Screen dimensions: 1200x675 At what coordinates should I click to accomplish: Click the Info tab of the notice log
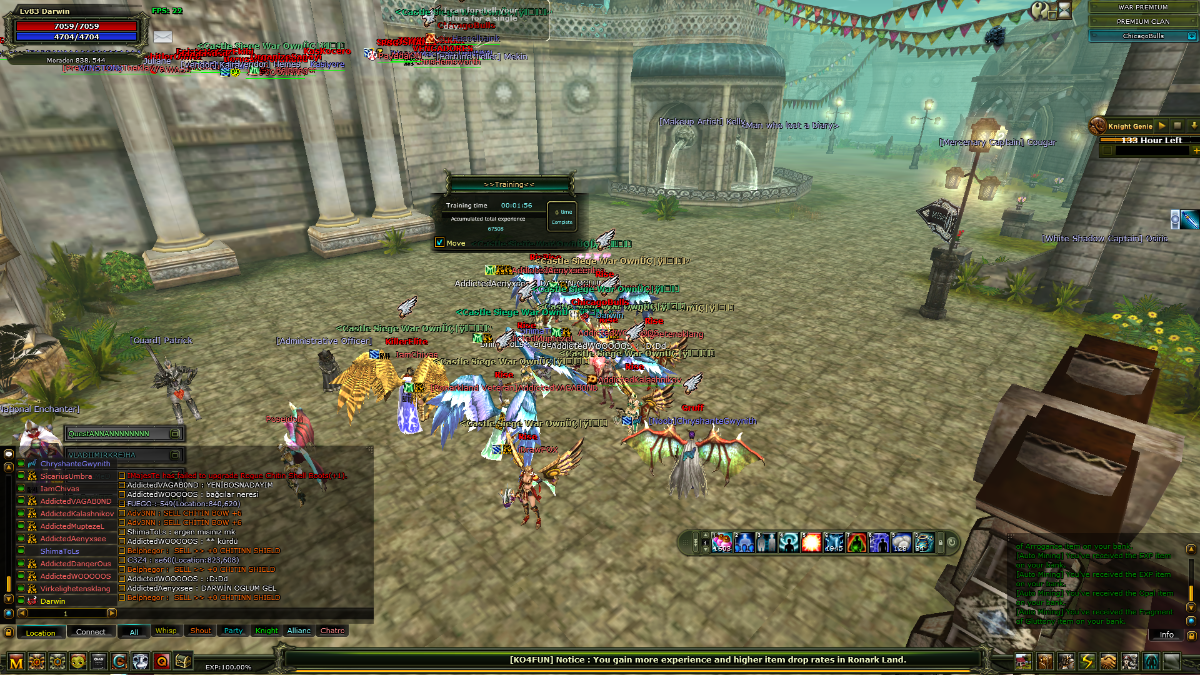(1166, 635)
